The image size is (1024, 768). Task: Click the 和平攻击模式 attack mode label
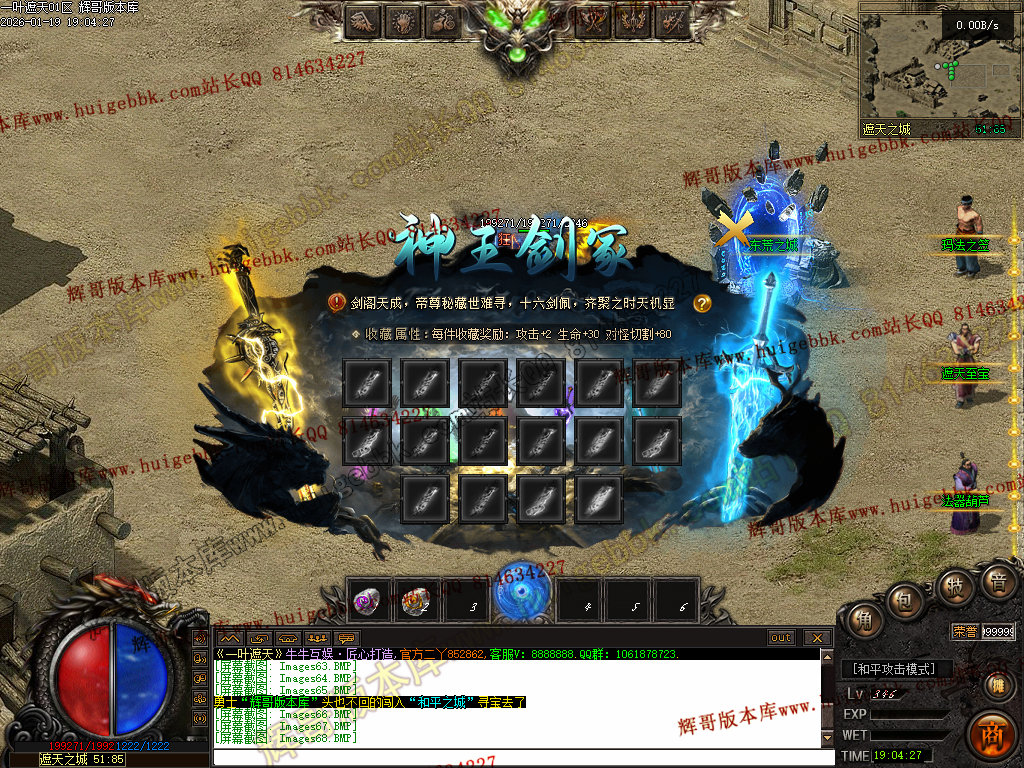coord(894,669)
